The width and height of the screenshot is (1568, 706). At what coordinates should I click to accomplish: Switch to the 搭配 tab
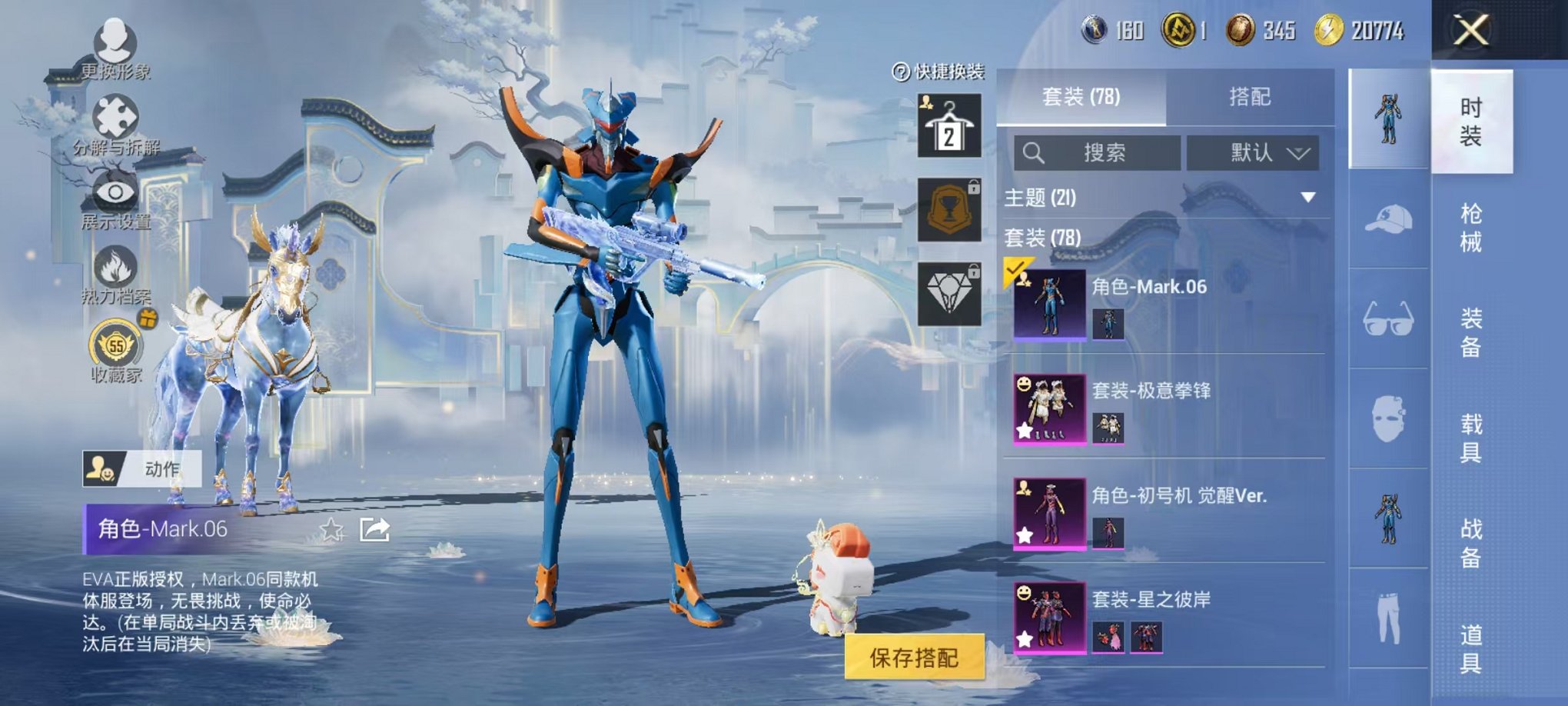(x=1249, y=97)
